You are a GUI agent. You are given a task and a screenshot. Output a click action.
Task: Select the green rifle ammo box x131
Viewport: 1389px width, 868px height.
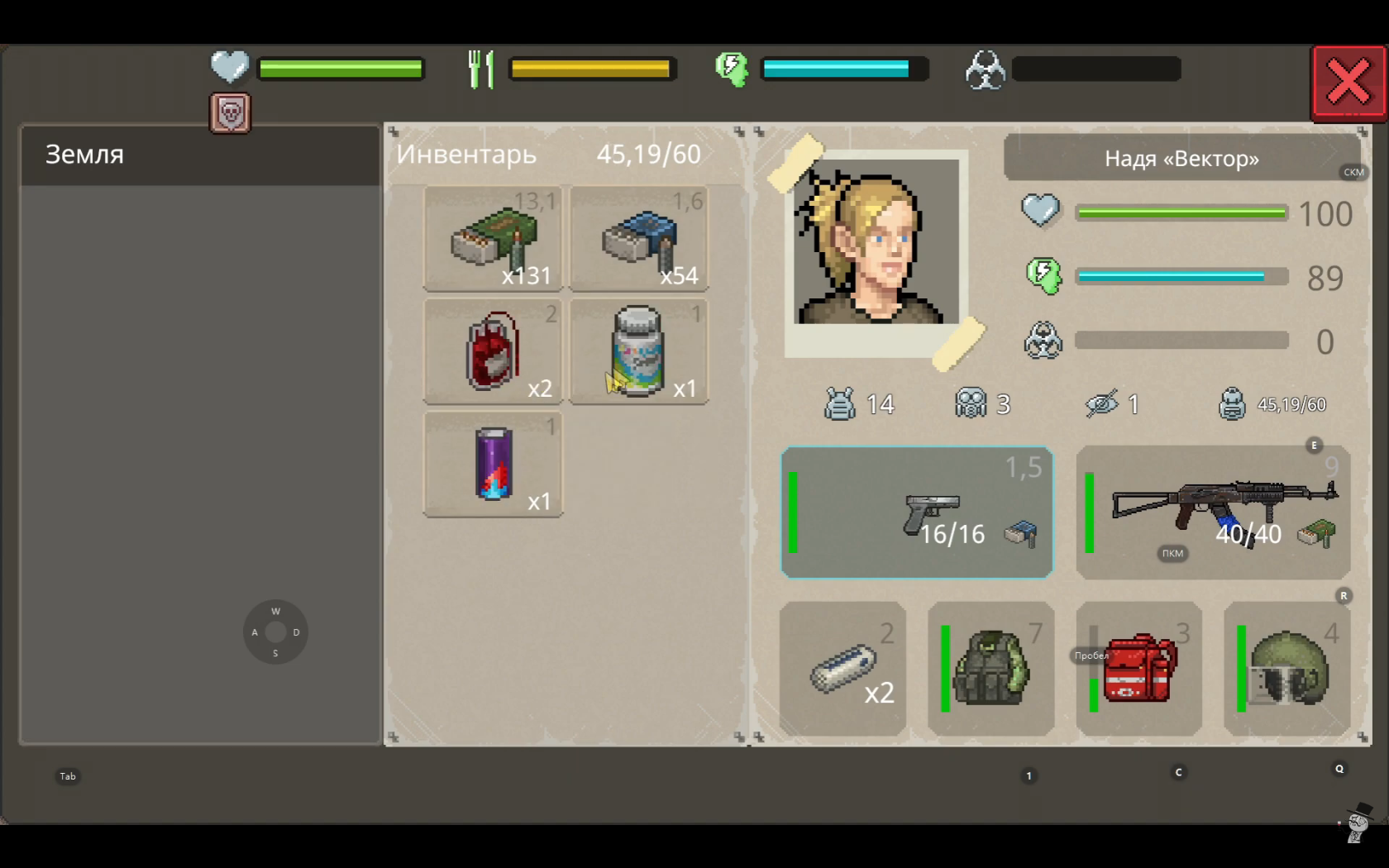coord(494,239)
